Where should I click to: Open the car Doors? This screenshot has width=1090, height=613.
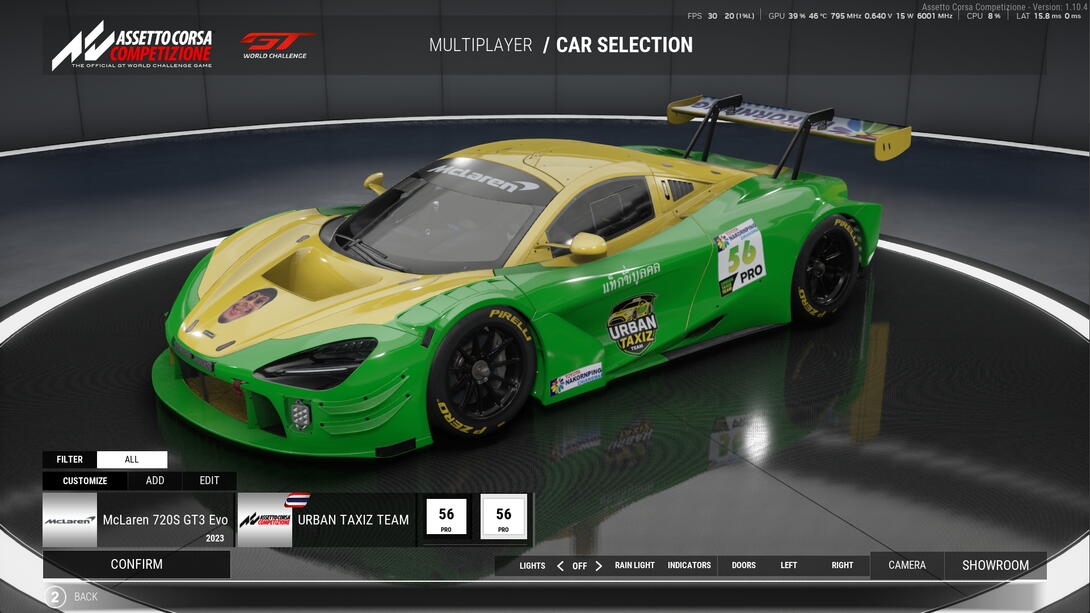click(744, 566)
